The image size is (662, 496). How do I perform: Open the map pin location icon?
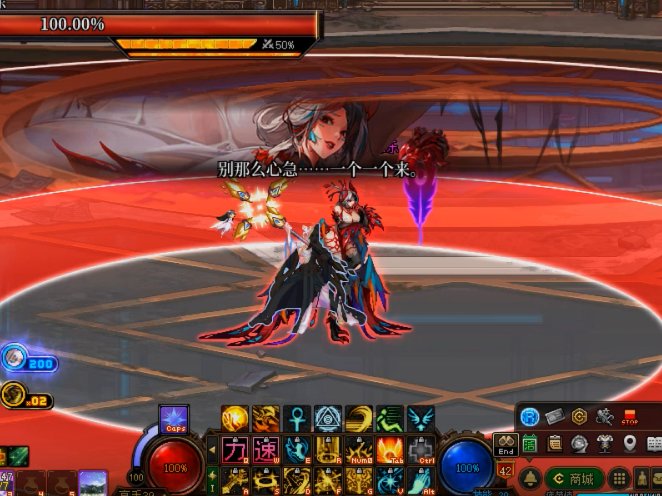tap(630, 444)
